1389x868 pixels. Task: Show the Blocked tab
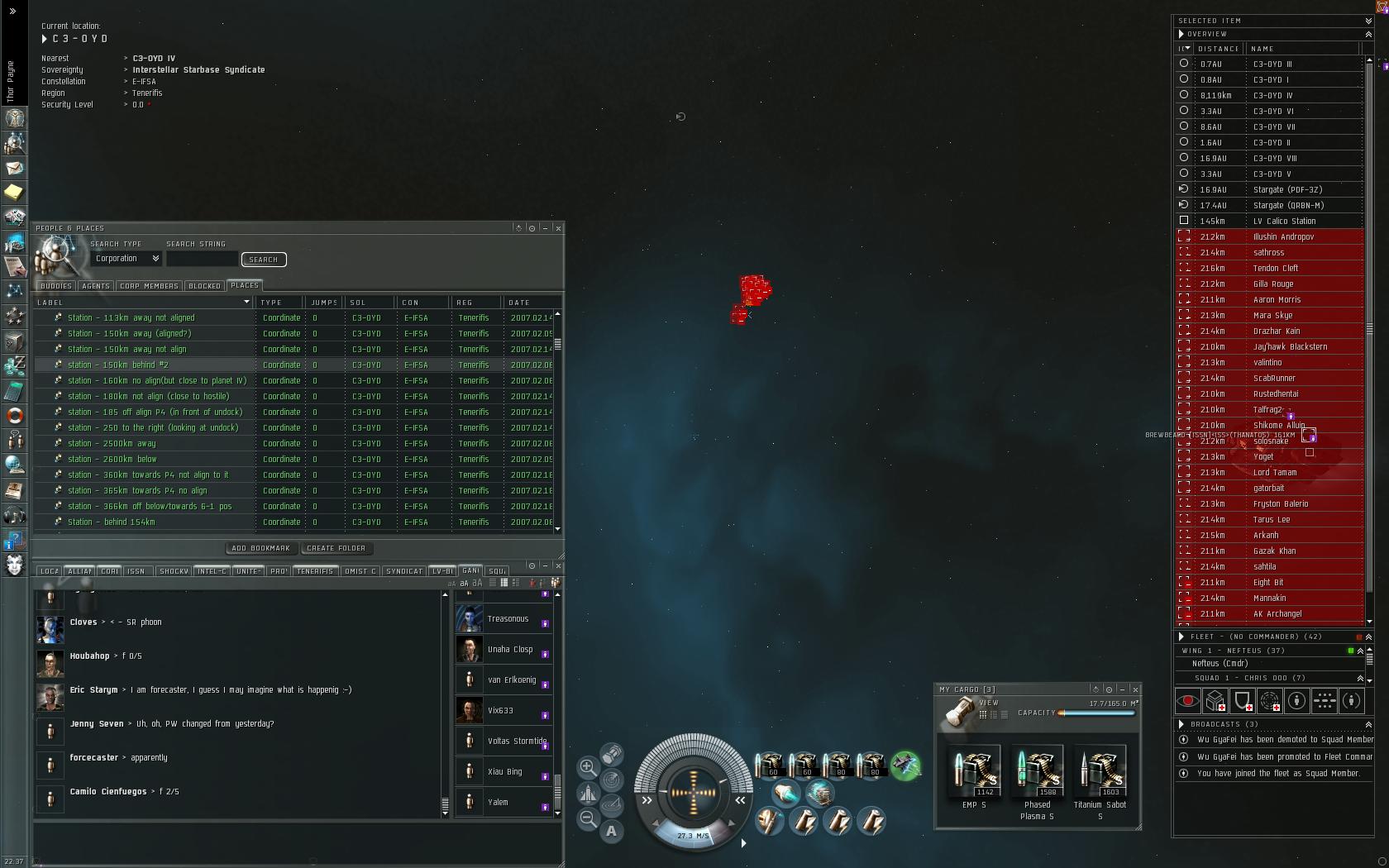[x=204, y=286]
